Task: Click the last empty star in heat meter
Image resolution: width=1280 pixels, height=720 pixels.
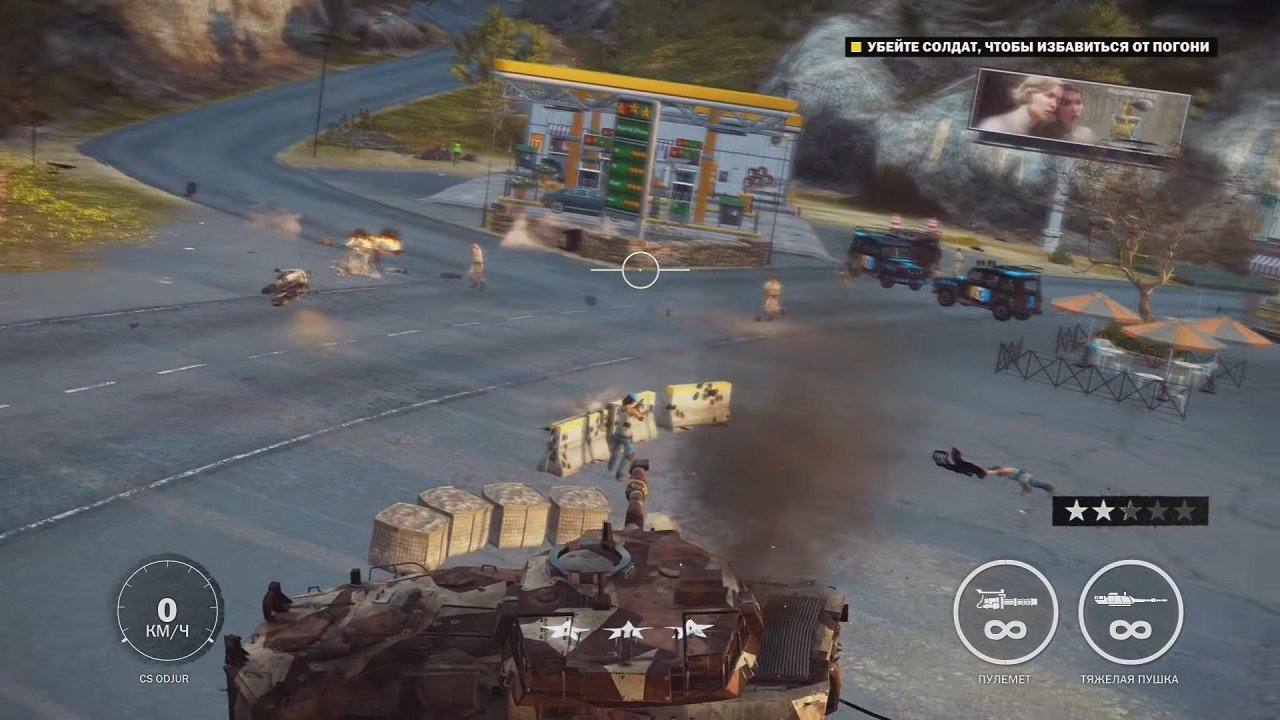Action: (1183, 512)
